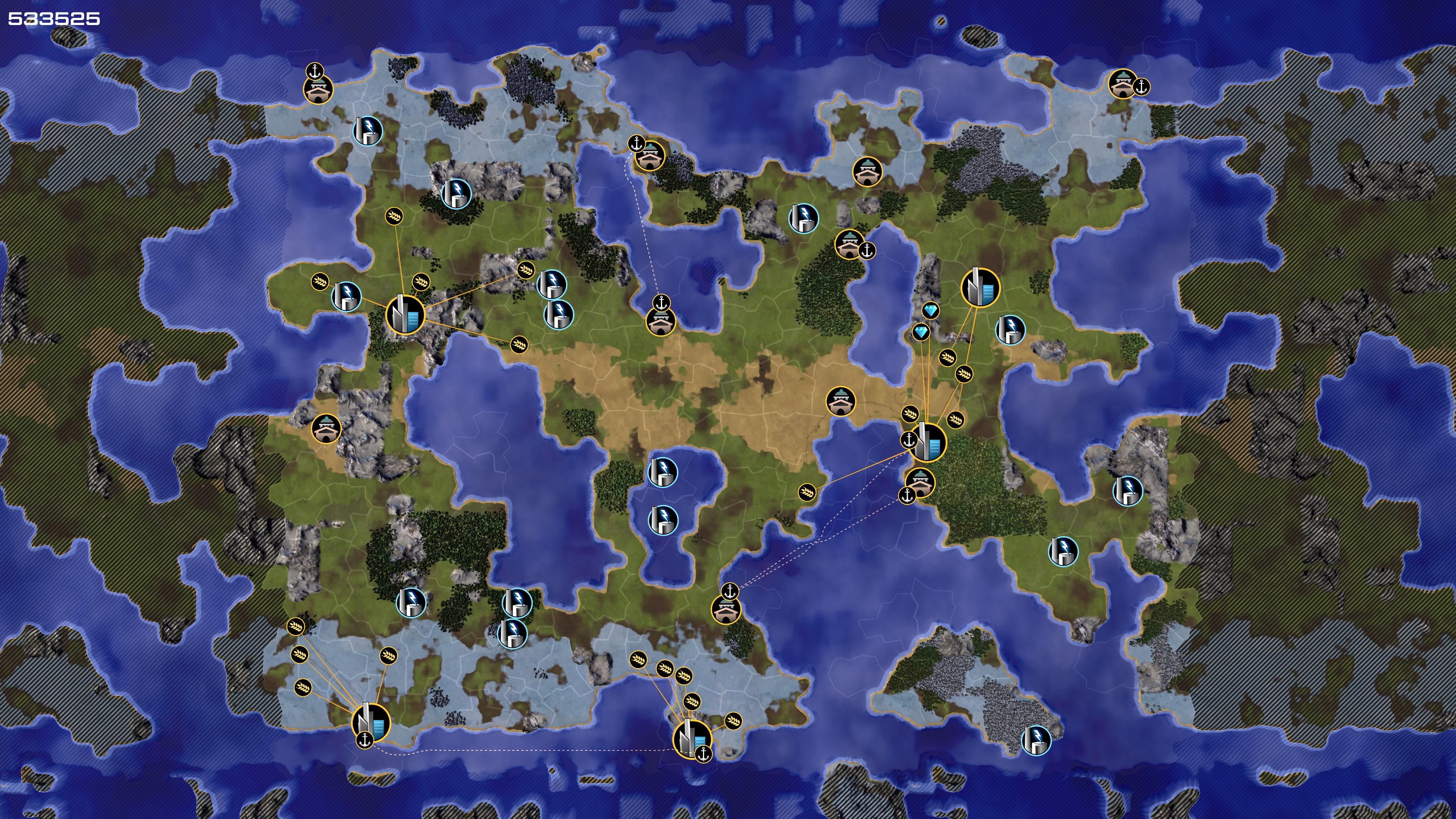Select the port outpost in the far northwest
This screenshot has width=1456, height=819.
318,89
